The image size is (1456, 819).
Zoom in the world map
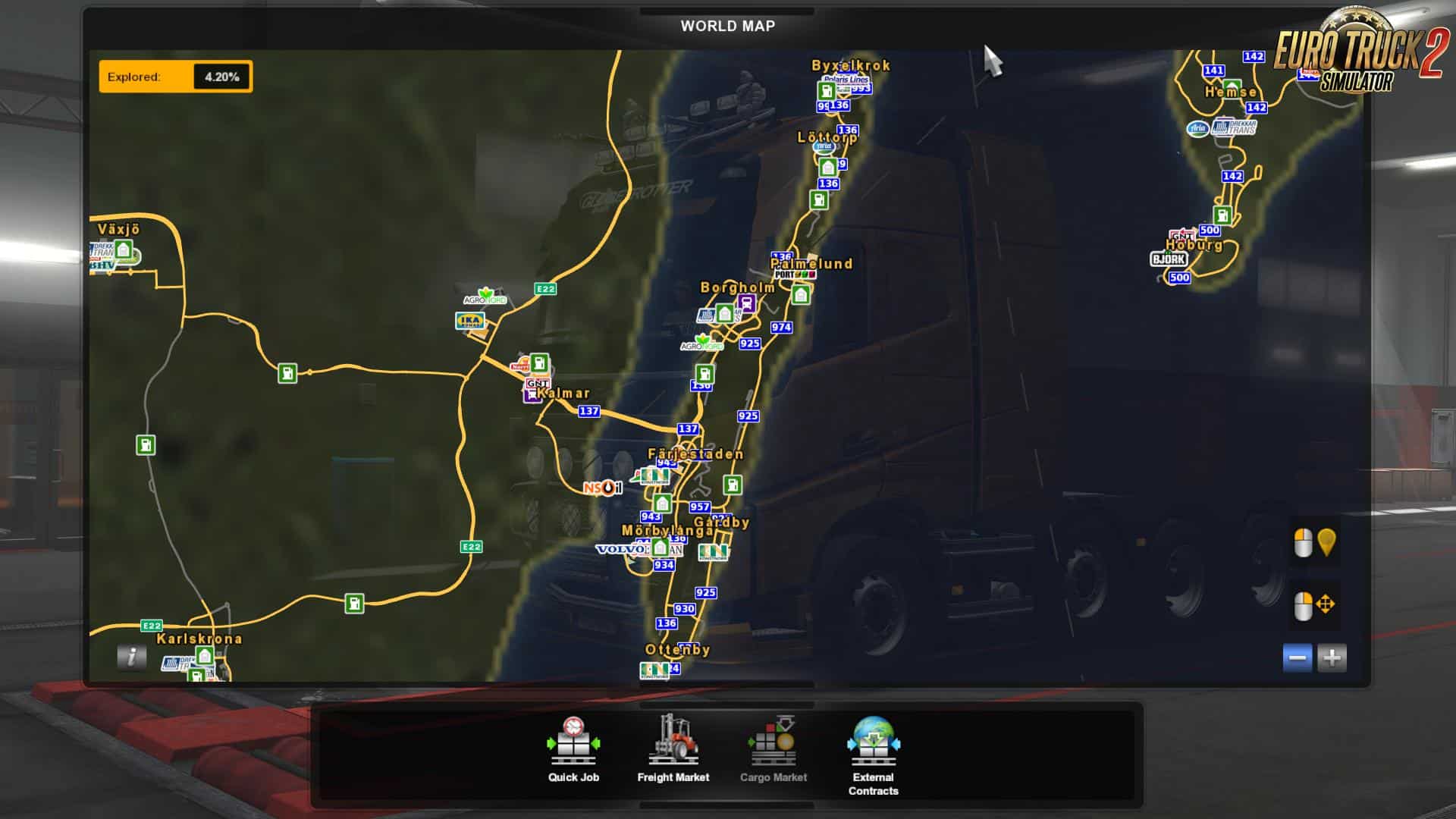point(1332,657)
